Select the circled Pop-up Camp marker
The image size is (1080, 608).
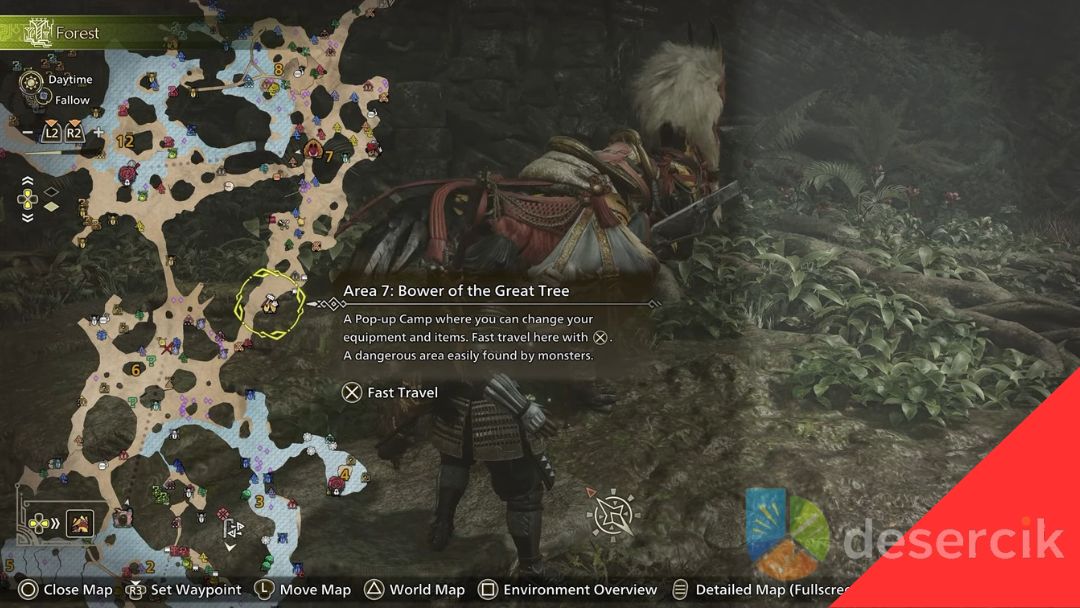tap(269, 302)
